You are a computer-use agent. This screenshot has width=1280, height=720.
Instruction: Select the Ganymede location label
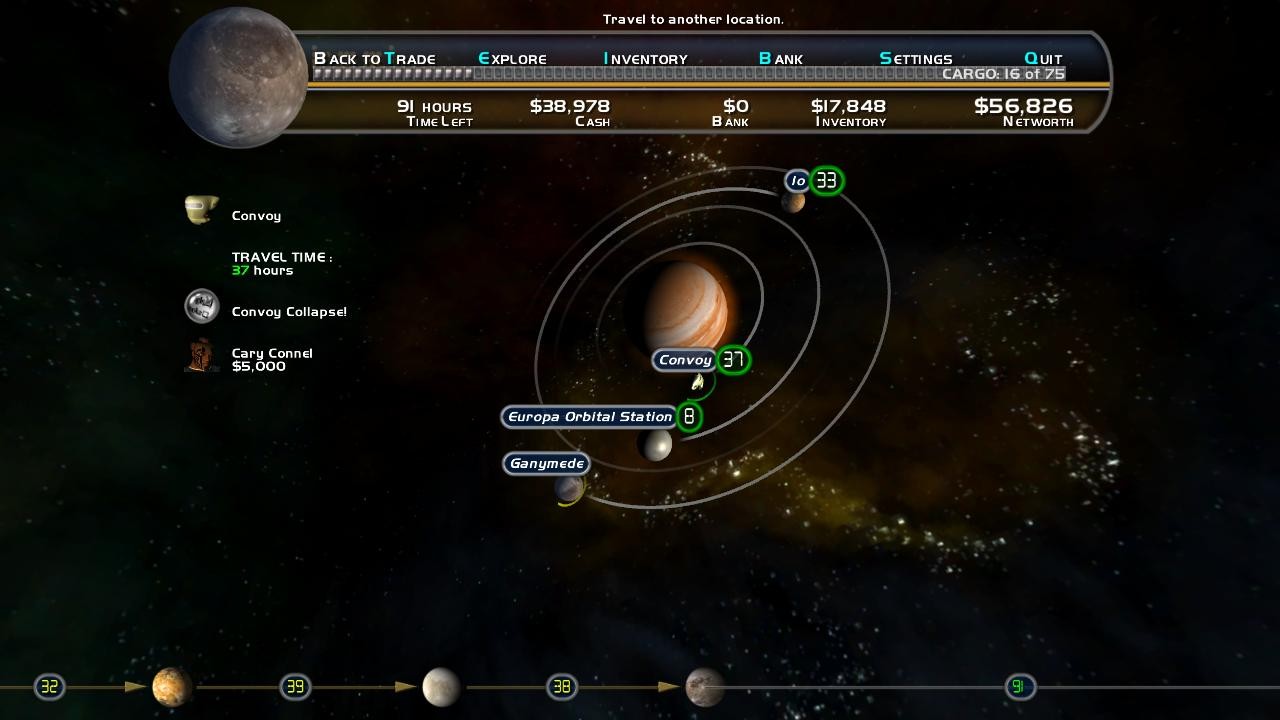(x=546, y=464)
